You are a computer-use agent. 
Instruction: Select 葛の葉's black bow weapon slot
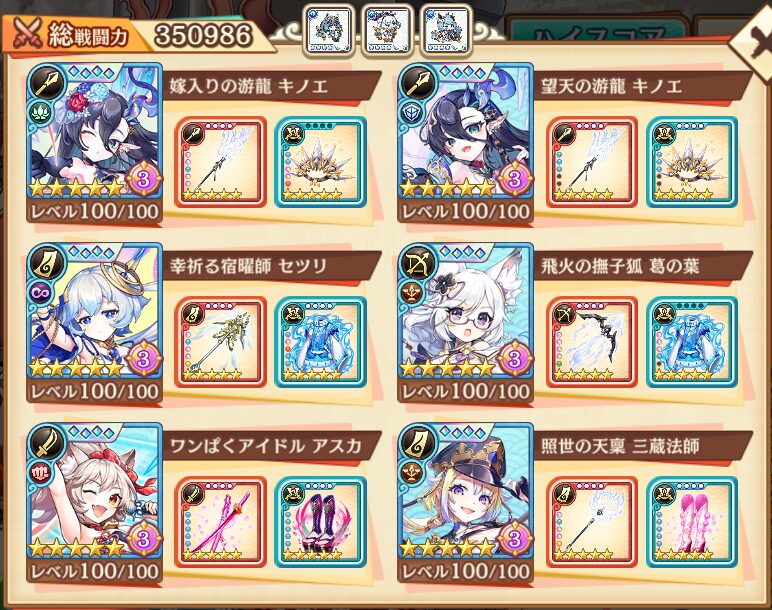click(592, 342)
